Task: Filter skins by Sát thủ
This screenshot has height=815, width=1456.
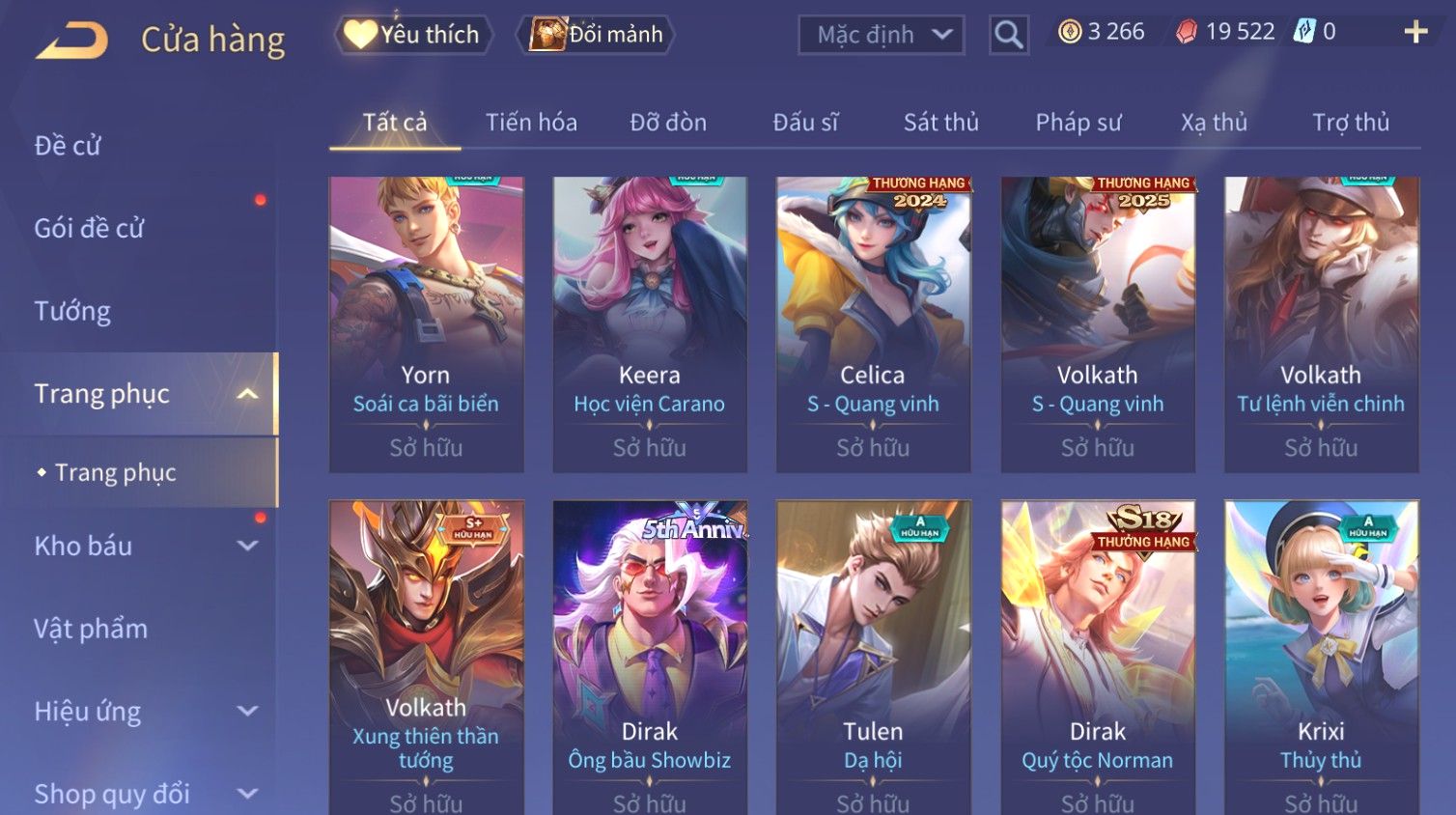Action: click(940, 123)
